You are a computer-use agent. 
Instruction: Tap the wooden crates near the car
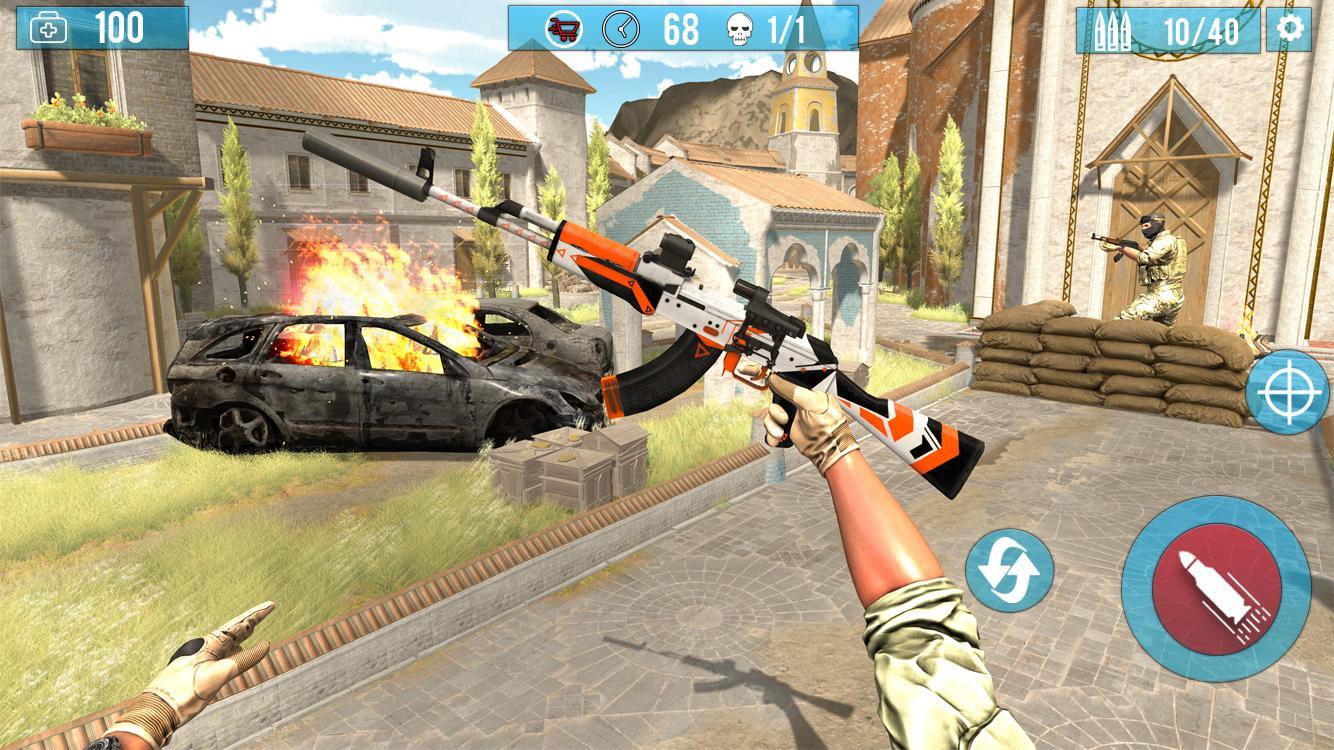[x=570, y=470]
